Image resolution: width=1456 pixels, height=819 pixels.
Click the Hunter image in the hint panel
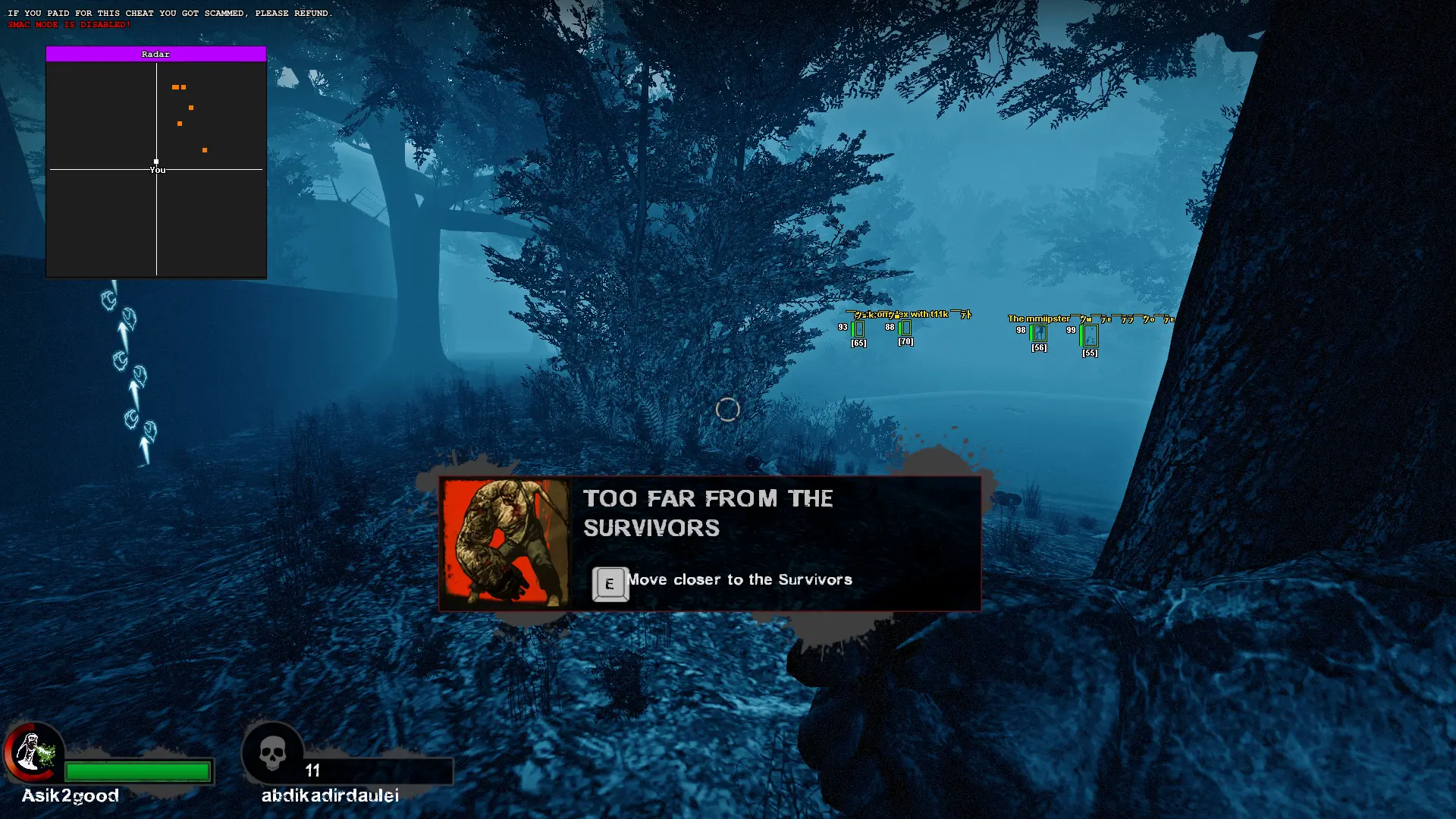pos(505,543)
